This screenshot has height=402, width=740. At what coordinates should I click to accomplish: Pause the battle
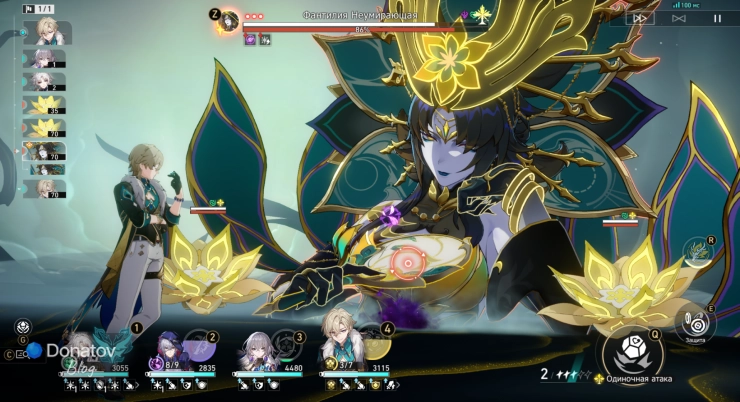coord(717,18)
